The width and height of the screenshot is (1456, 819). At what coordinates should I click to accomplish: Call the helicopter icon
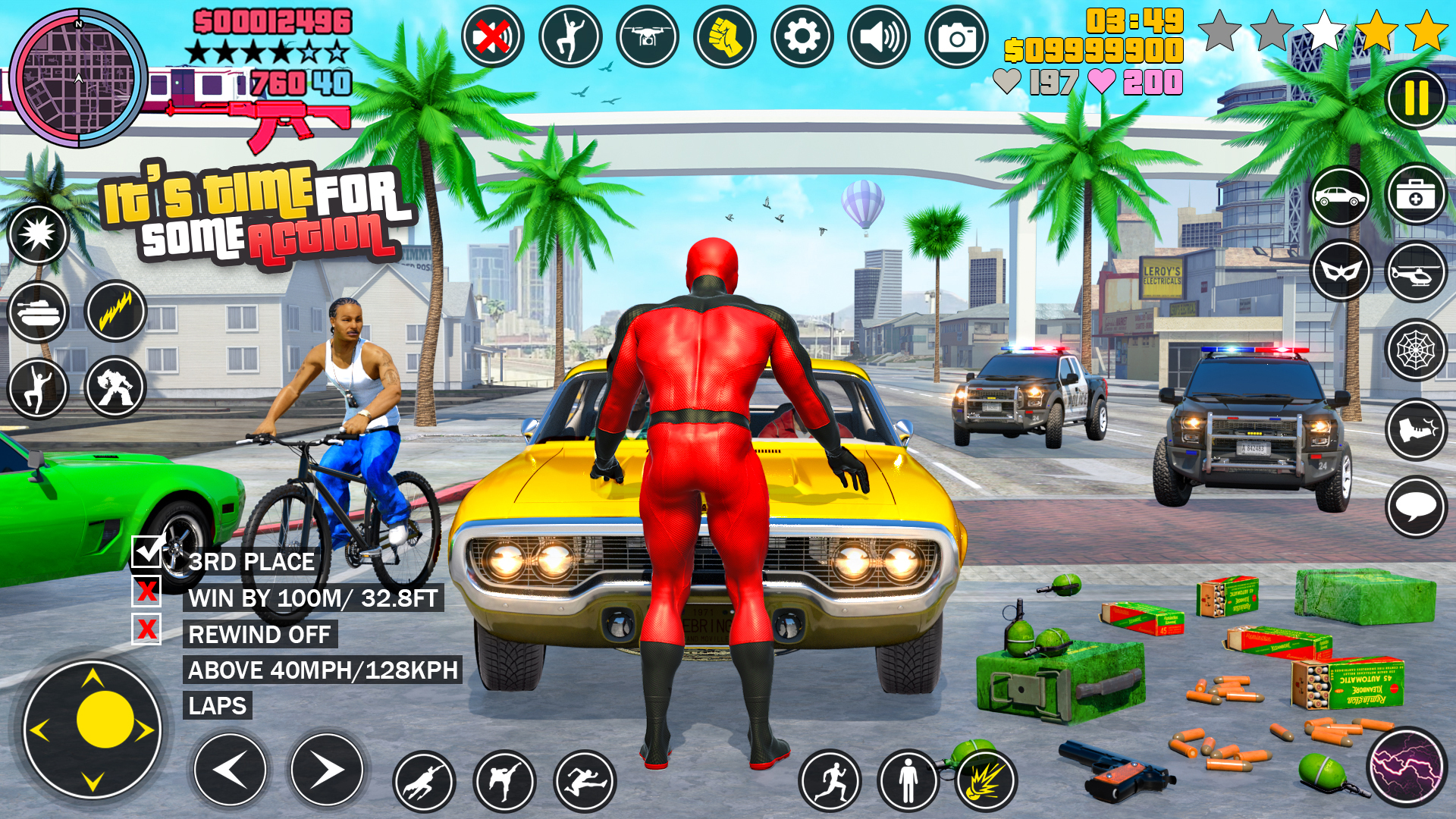coord(1415,273)
